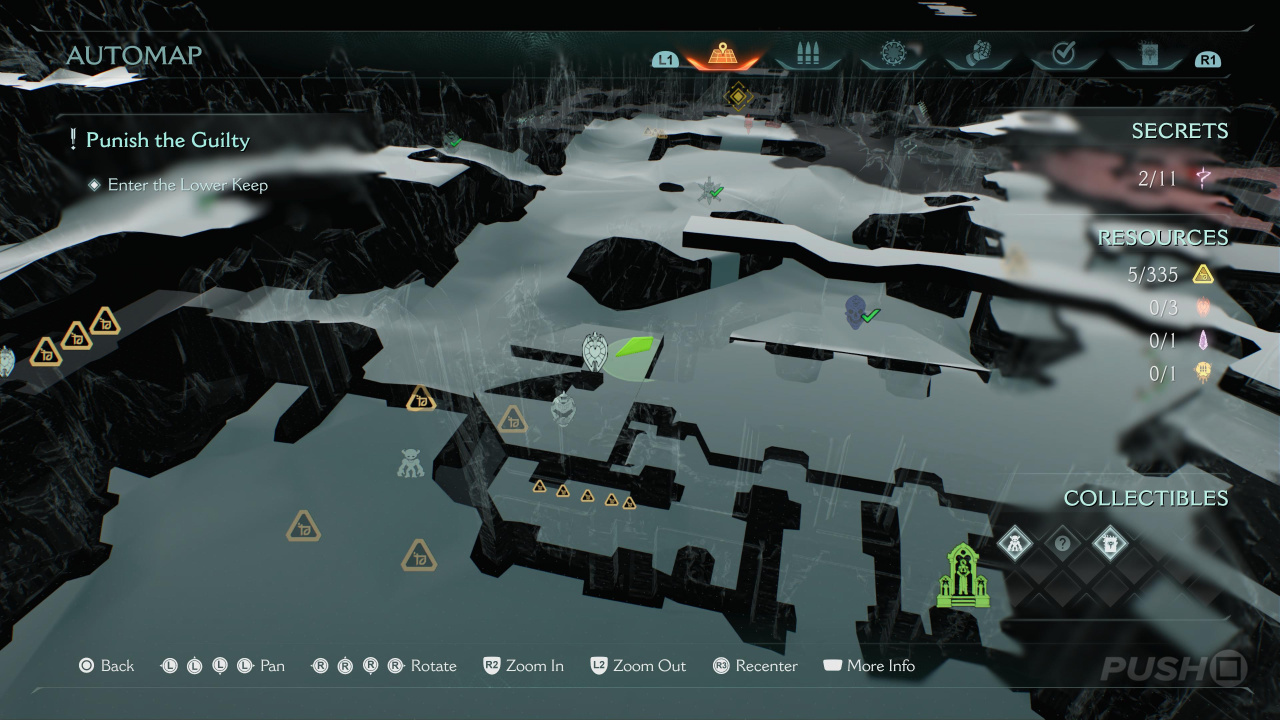The width and height of the screenshot is (1280, 720).
Task: Select the yellow diamond objective marker
Action: point(738,96)
